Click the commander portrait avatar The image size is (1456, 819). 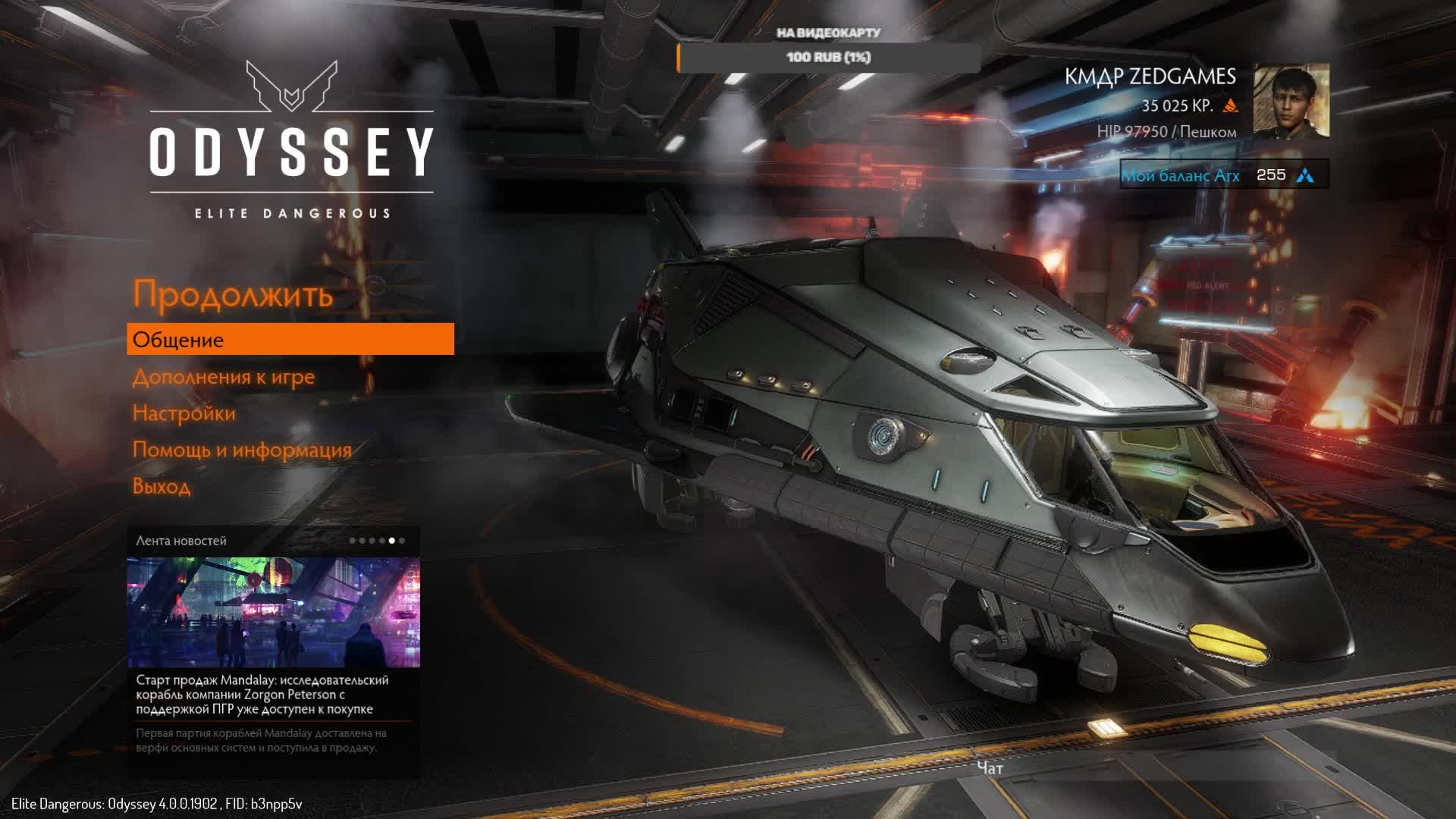point(1291,101)
